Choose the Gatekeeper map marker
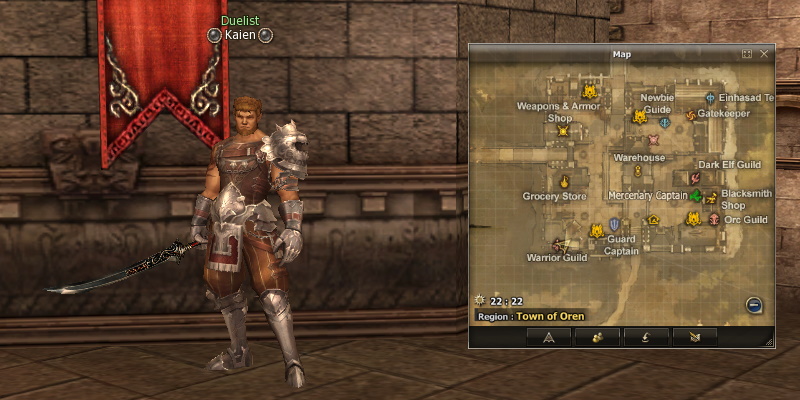This screenshot has height=400, width=800. click(690, 115)
